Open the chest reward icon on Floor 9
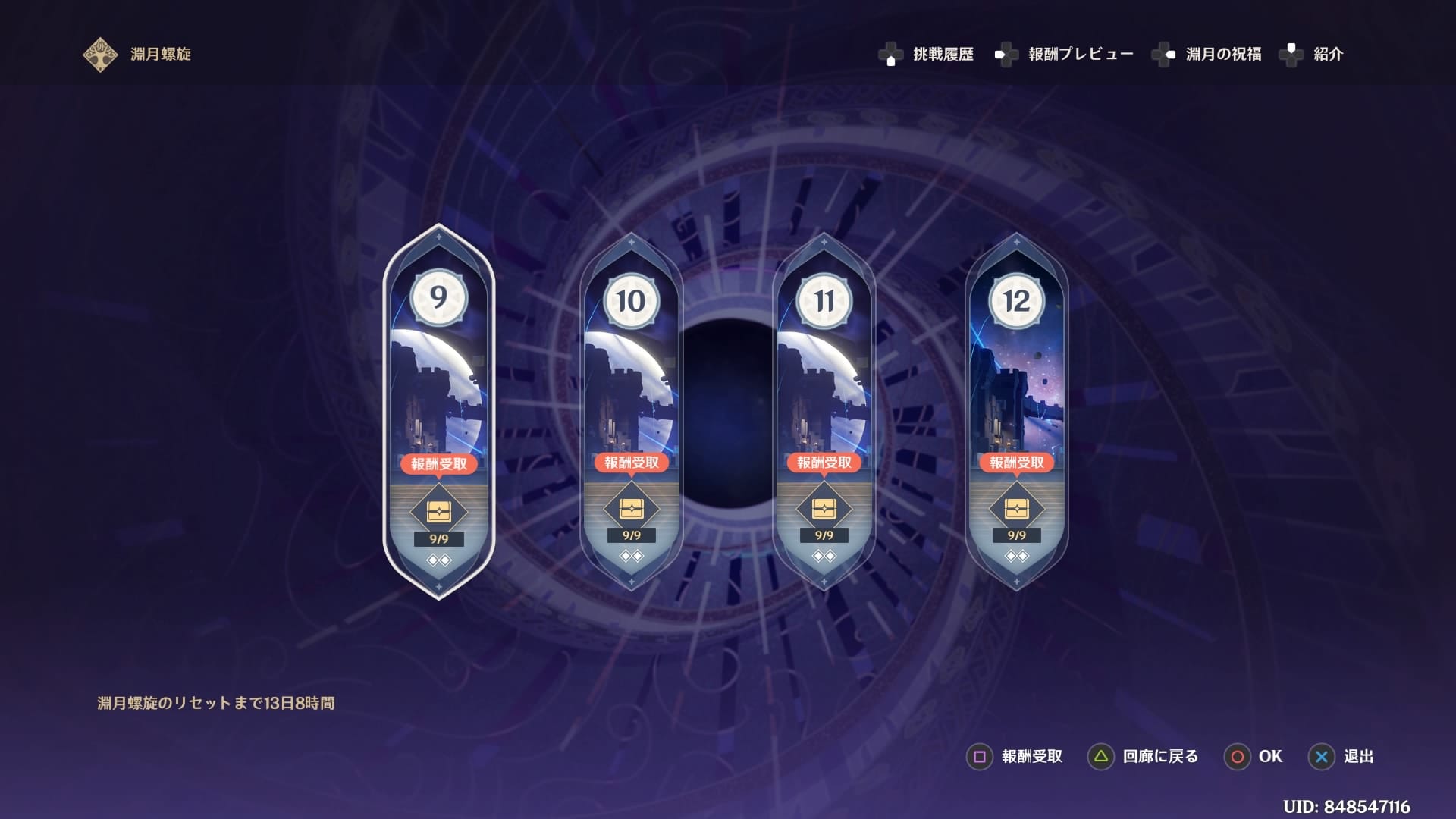This screenshot has width=1456, height=819. click(x=438, y=512)
